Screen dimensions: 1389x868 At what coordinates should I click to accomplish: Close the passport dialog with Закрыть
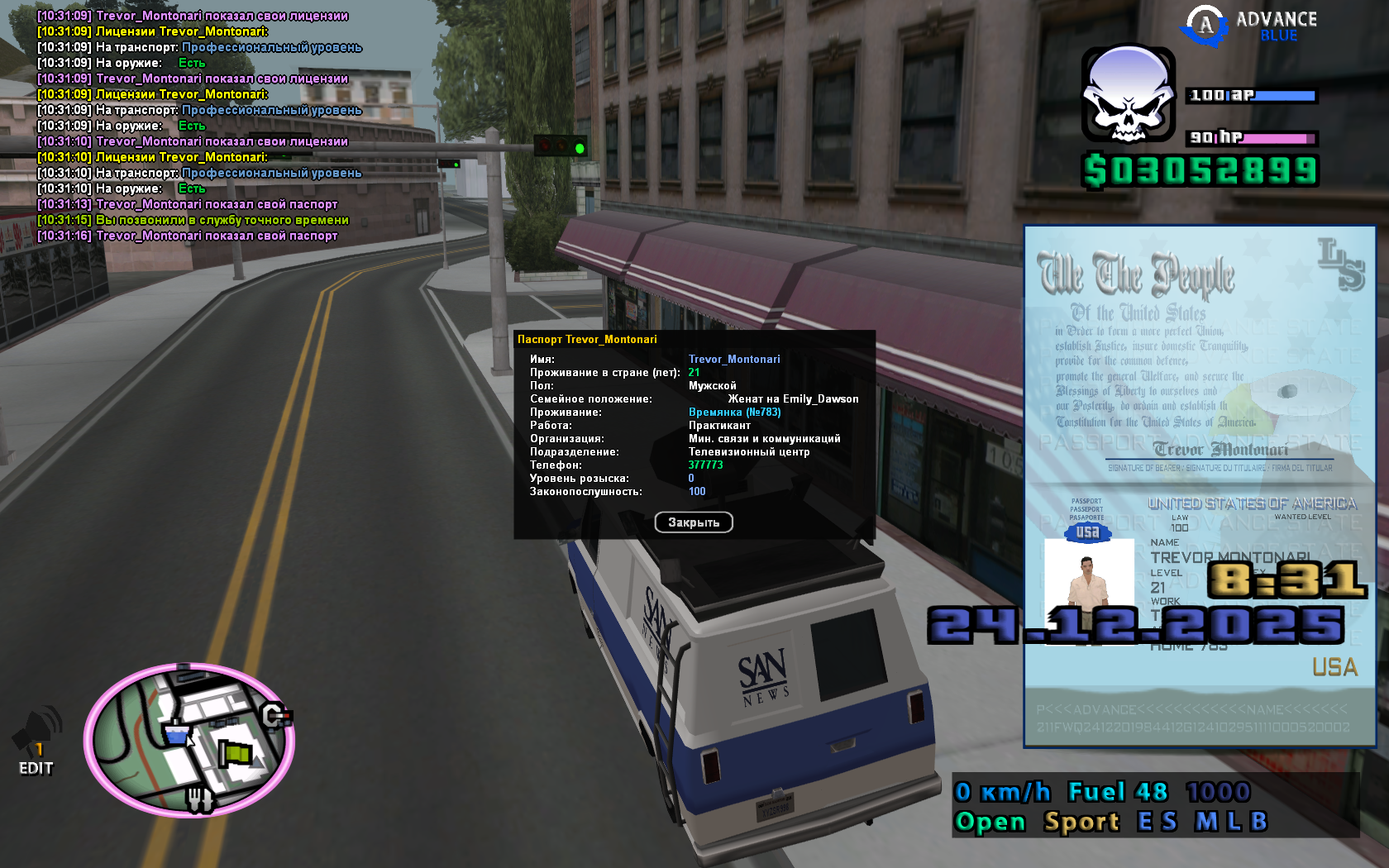click(x=693, y=522)
